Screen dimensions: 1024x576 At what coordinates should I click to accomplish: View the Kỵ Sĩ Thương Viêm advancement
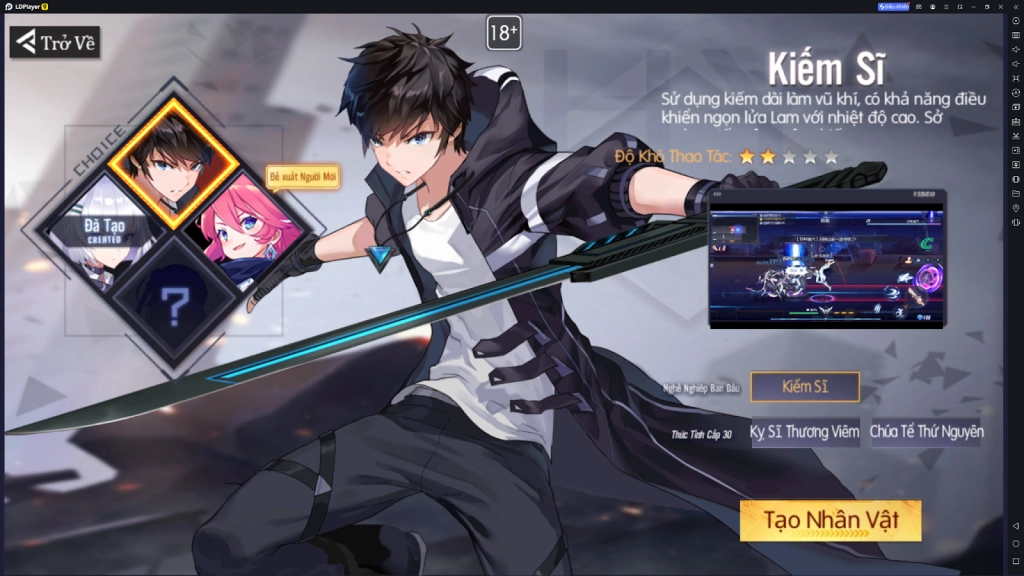click(x=805, y=432)
